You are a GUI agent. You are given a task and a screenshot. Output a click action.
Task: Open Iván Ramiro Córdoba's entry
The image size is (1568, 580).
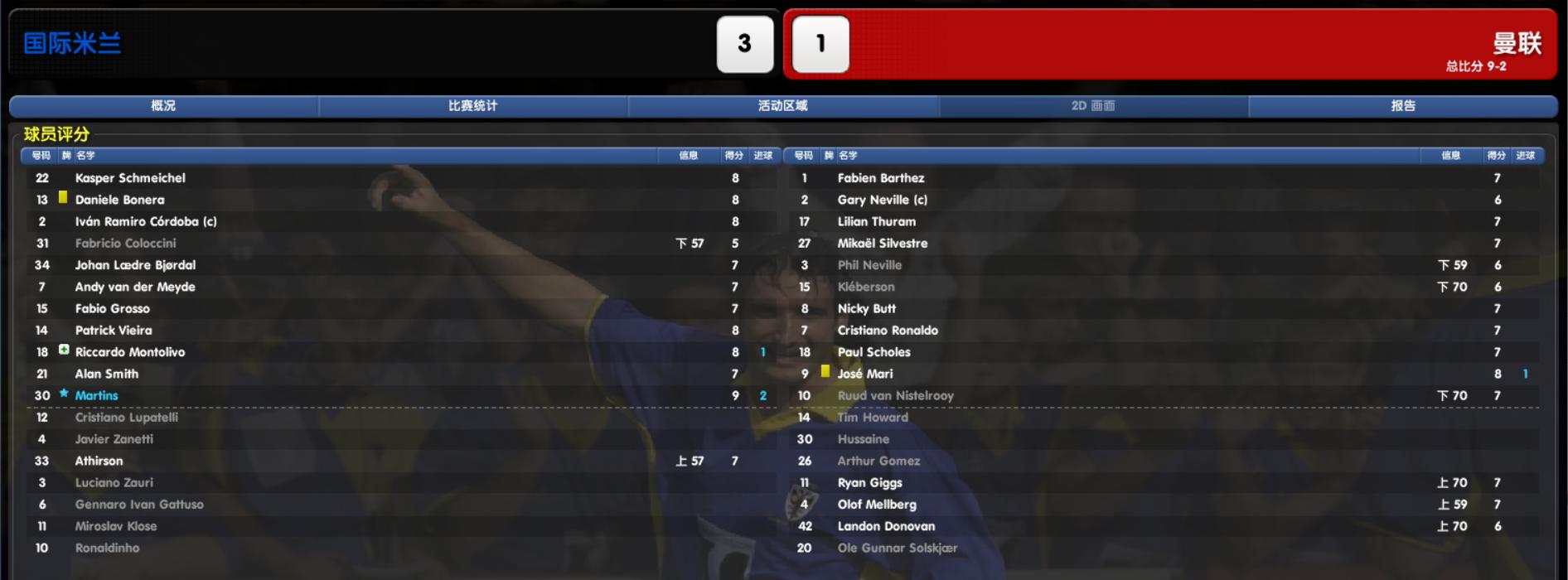(146, 222)
